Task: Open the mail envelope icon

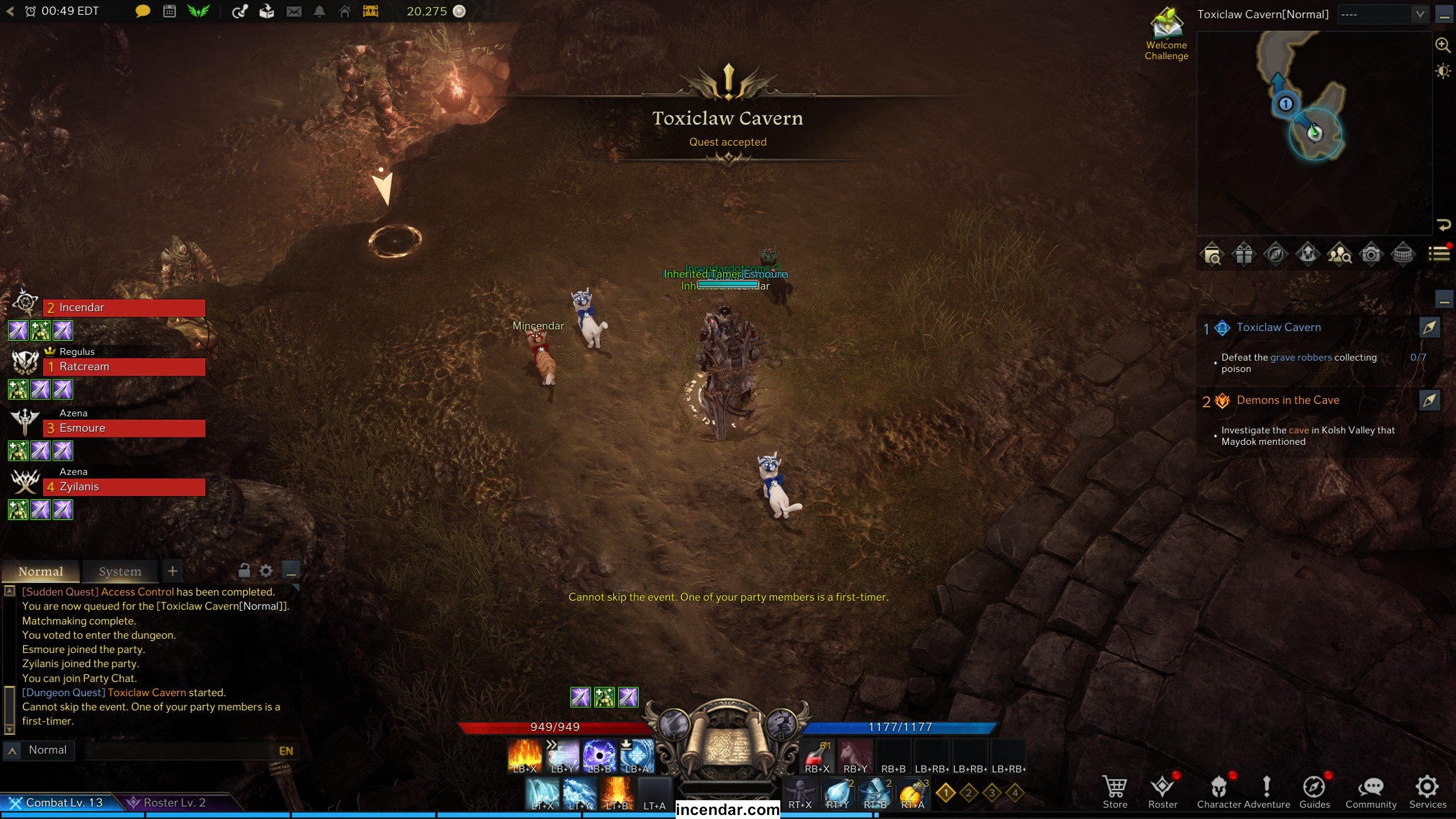Action: (x=294, y=11)
